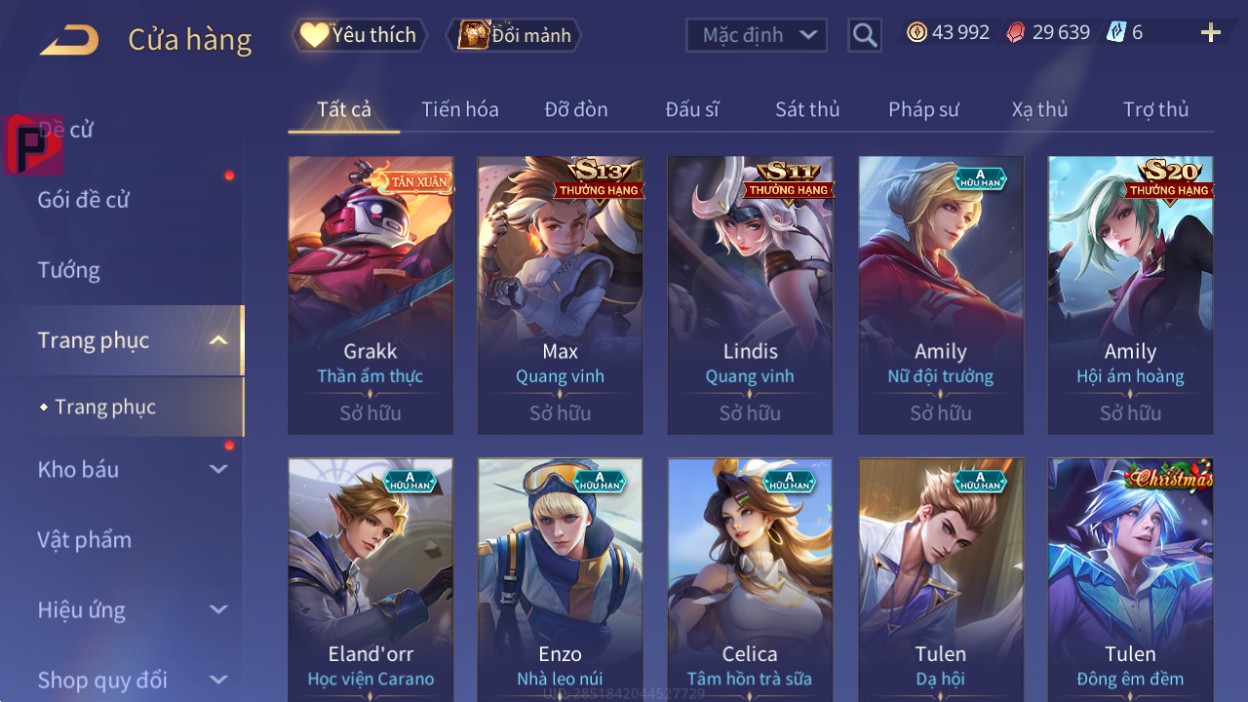1248x702 pixels.
Task: Open the Gói đề cử menu
Action: 84,199
